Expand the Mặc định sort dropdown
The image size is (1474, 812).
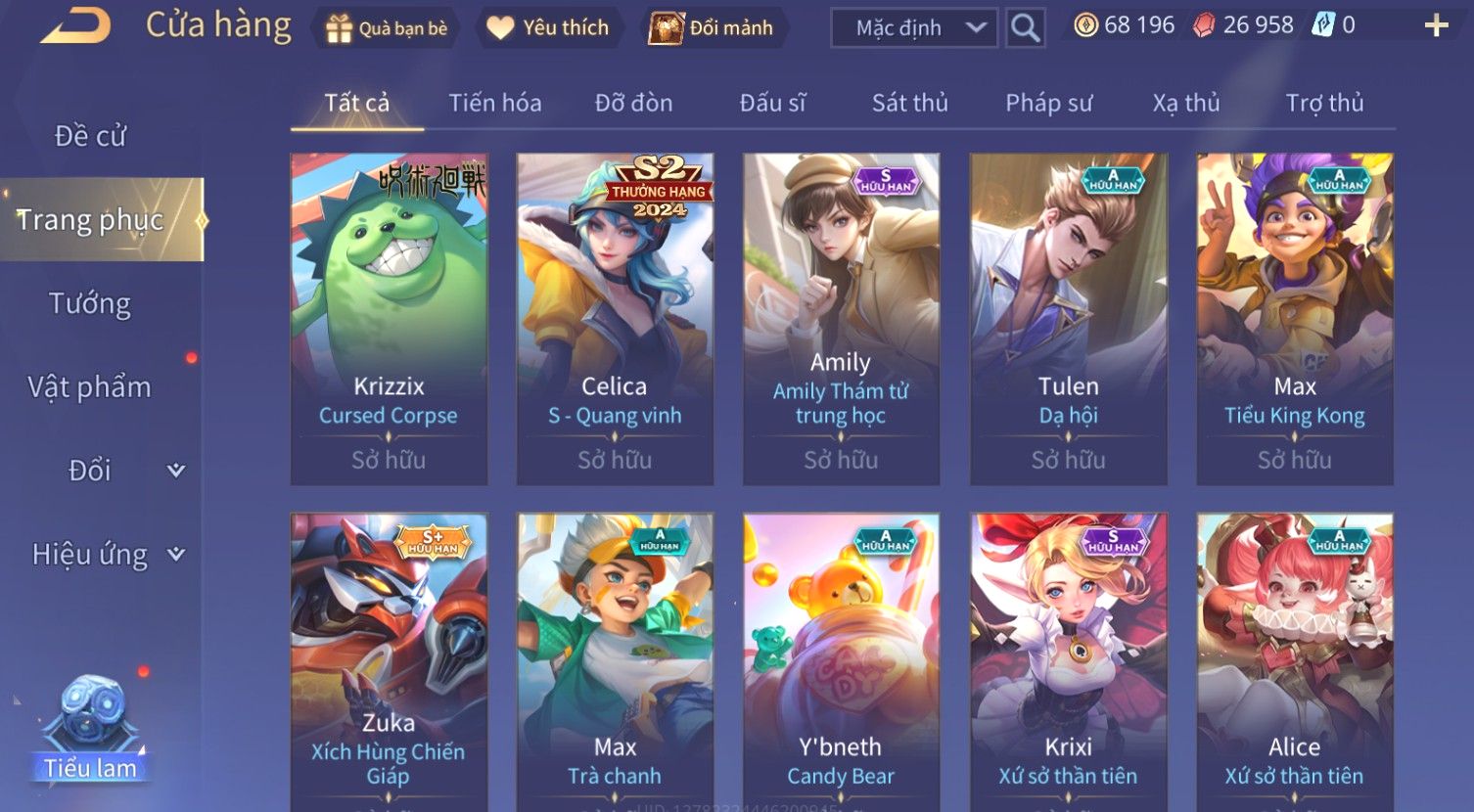pyautogui.click(x=914, y=28)
